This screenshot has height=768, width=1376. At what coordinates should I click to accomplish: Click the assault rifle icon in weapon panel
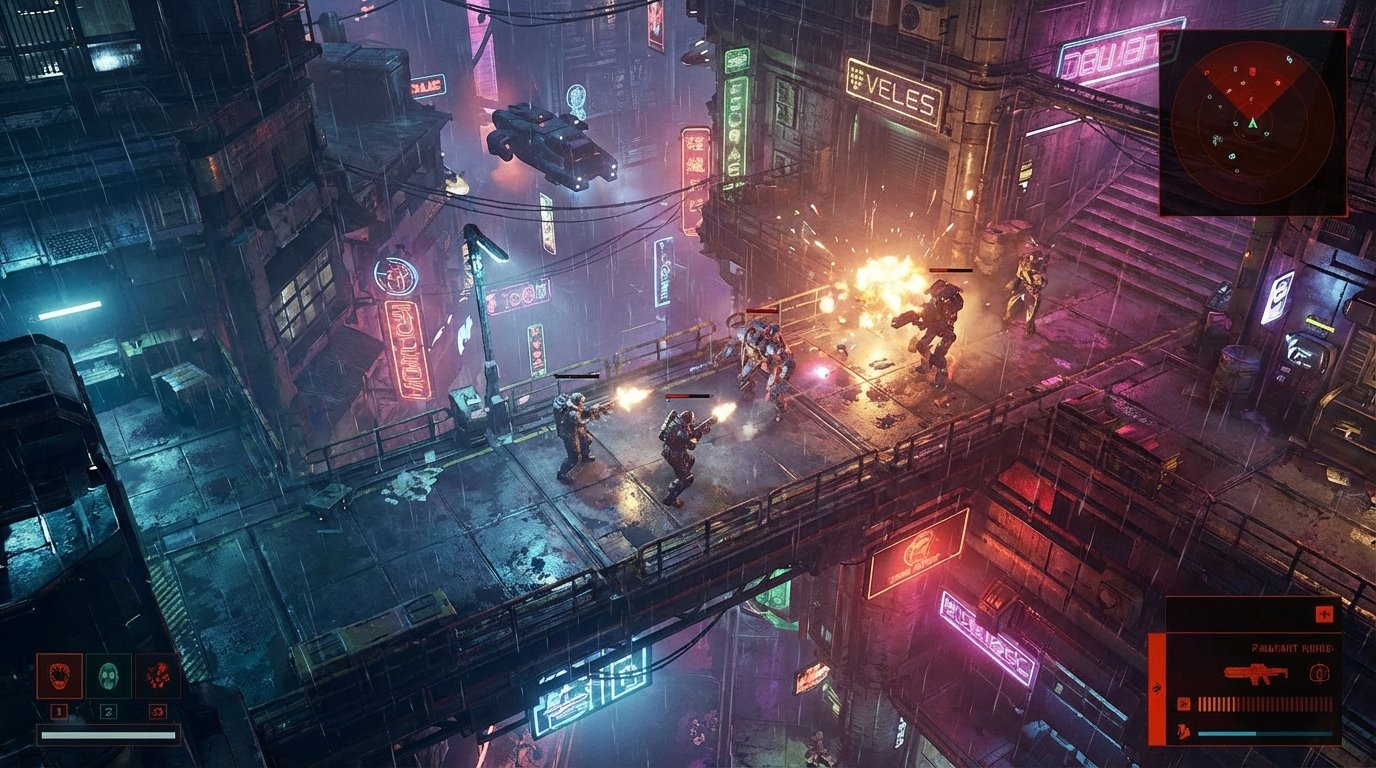[x=1255, y=674]
